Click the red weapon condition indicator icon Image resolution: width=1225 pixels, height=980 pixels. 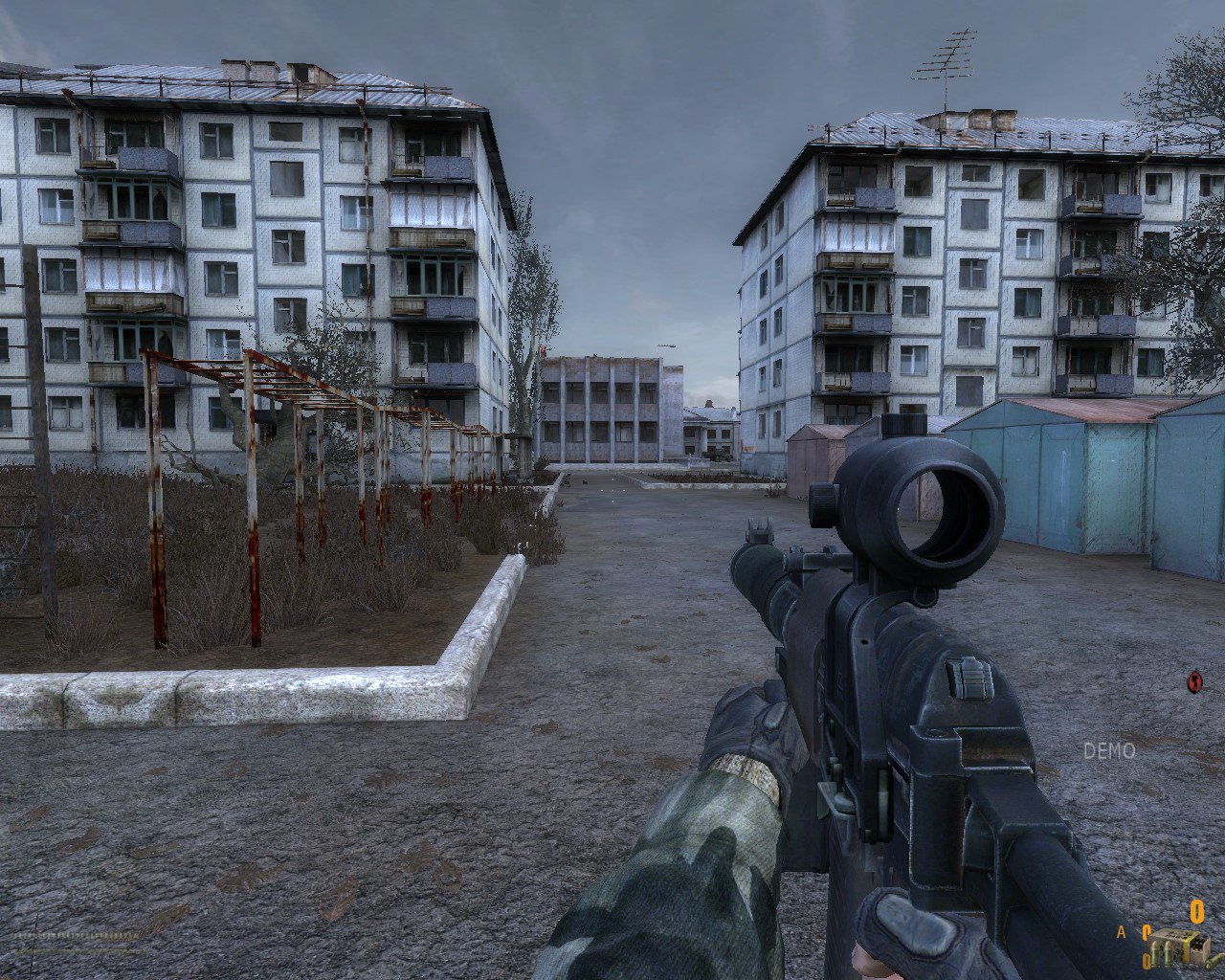(x=1194, y=681)
